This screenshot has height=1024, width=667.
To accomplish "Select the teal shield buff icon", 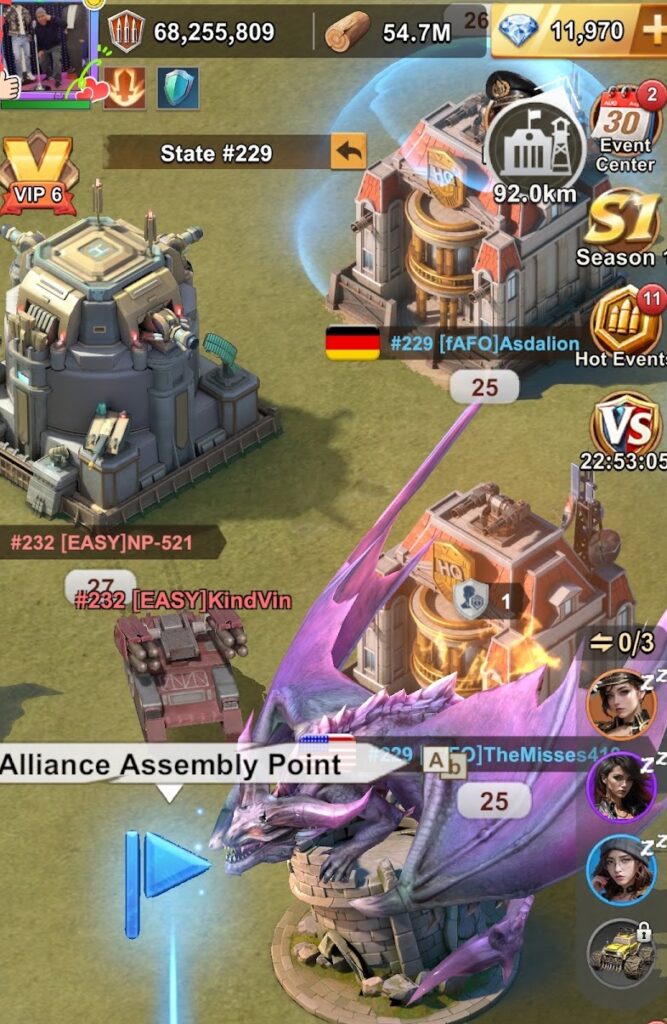I will point(177,88).
